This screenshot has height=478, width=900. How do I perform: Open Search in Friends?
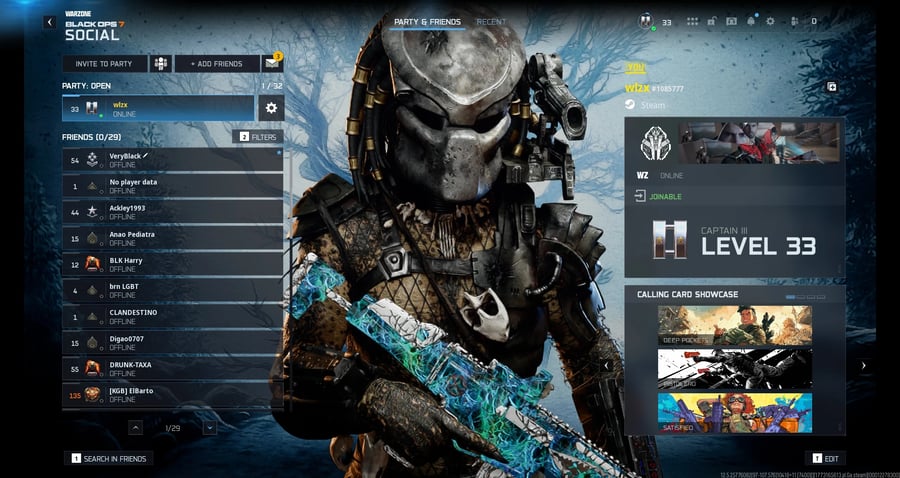(110, 459)
